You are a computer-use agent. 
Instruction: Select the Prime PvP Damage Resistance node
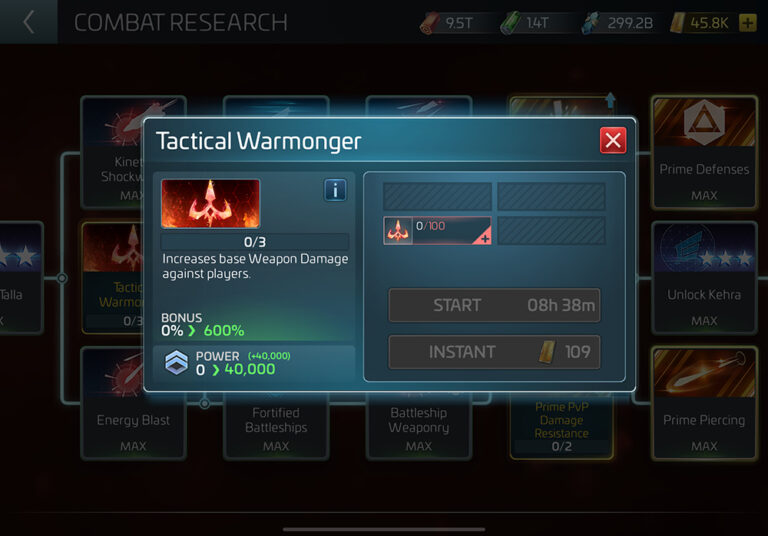(x=561, y=425)
